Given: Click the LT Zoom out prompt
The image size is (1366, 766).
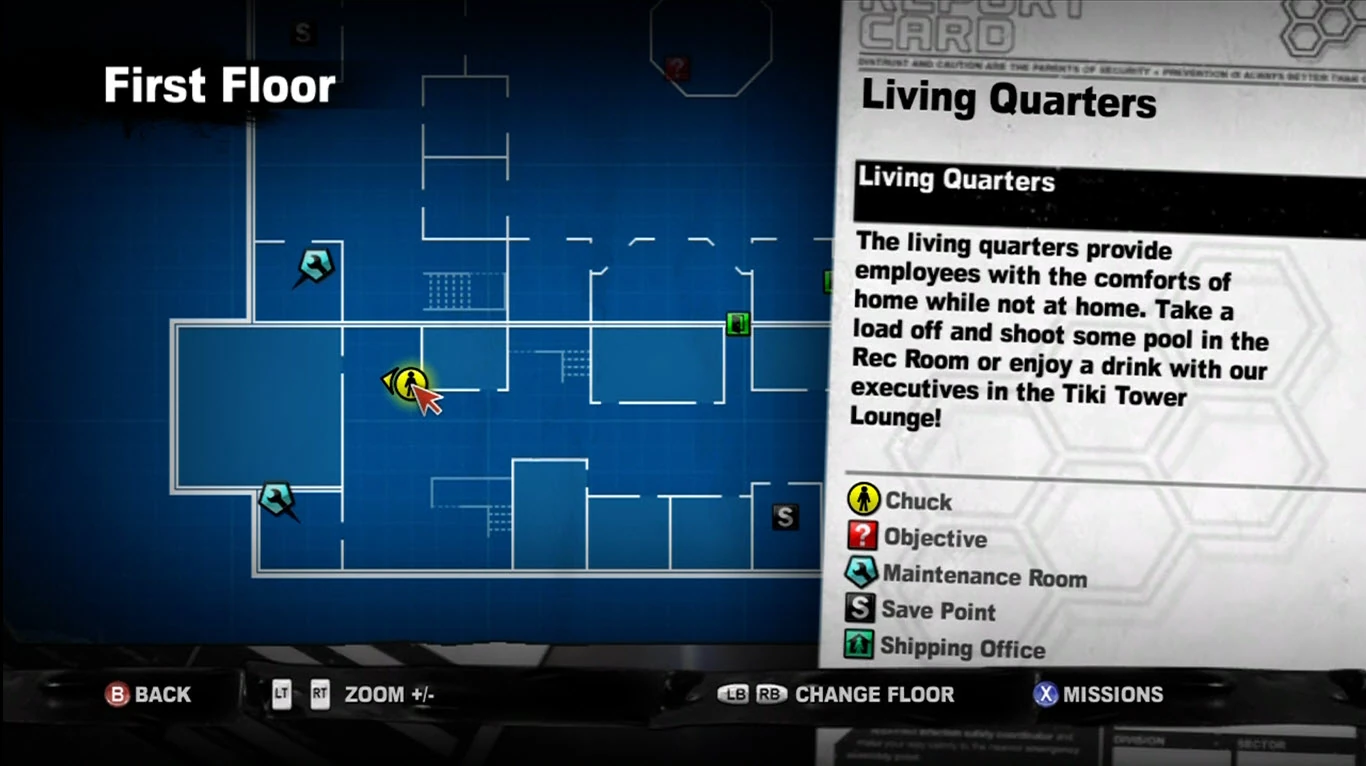Looking at the screenshot, I should click(x=281, y=694).
